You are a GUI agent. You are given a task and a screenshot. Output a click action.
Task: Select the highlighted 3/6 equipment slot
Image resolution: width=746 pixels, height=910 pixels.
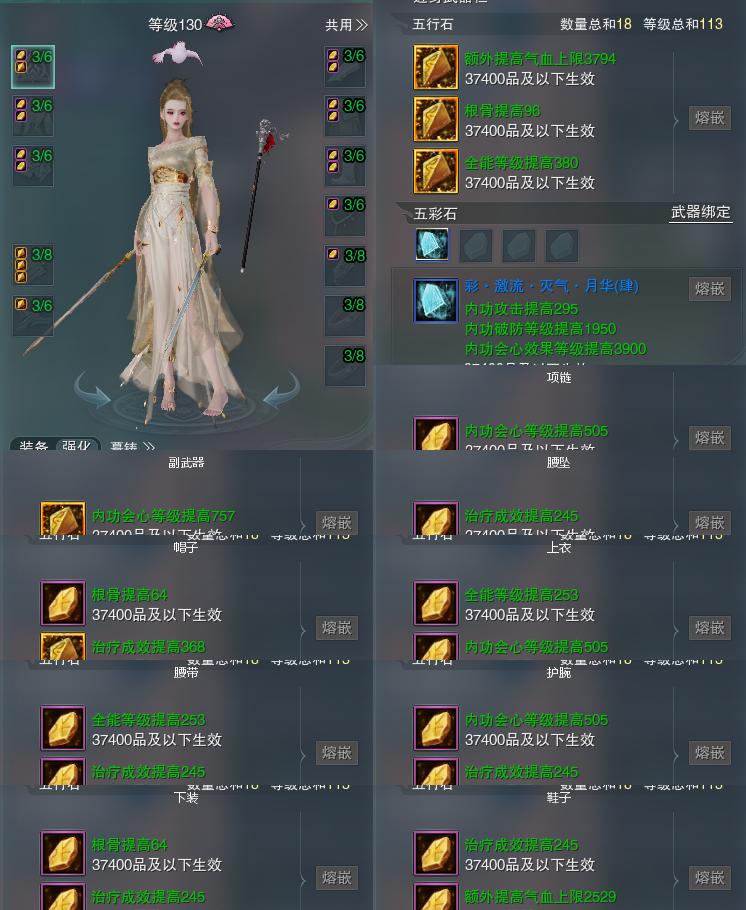[x=33, y=67]
